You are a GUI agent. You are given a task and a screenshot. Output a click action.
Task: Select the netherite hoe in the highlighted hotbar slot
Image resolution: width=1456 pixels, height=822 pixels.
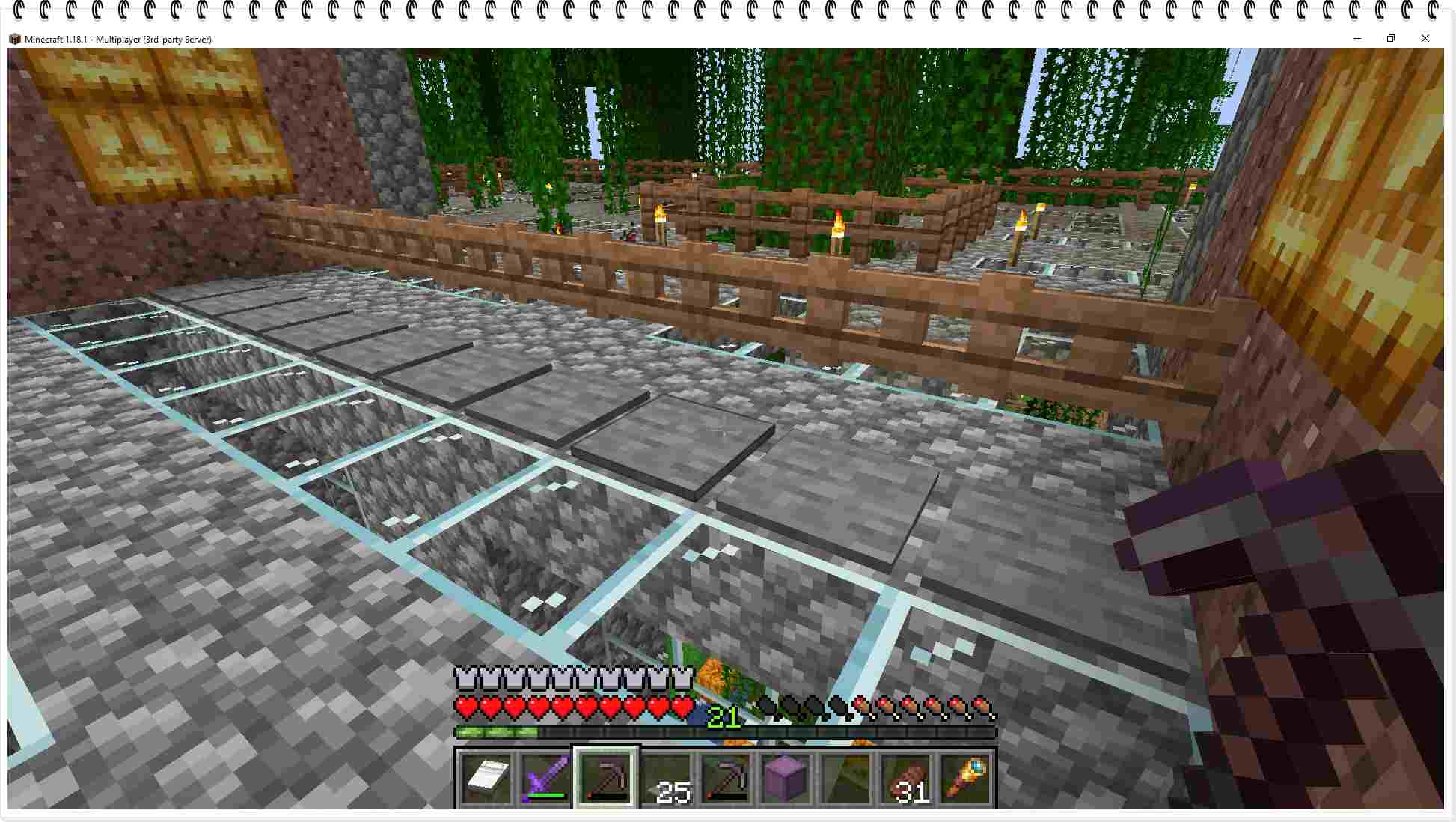point(606,779)
